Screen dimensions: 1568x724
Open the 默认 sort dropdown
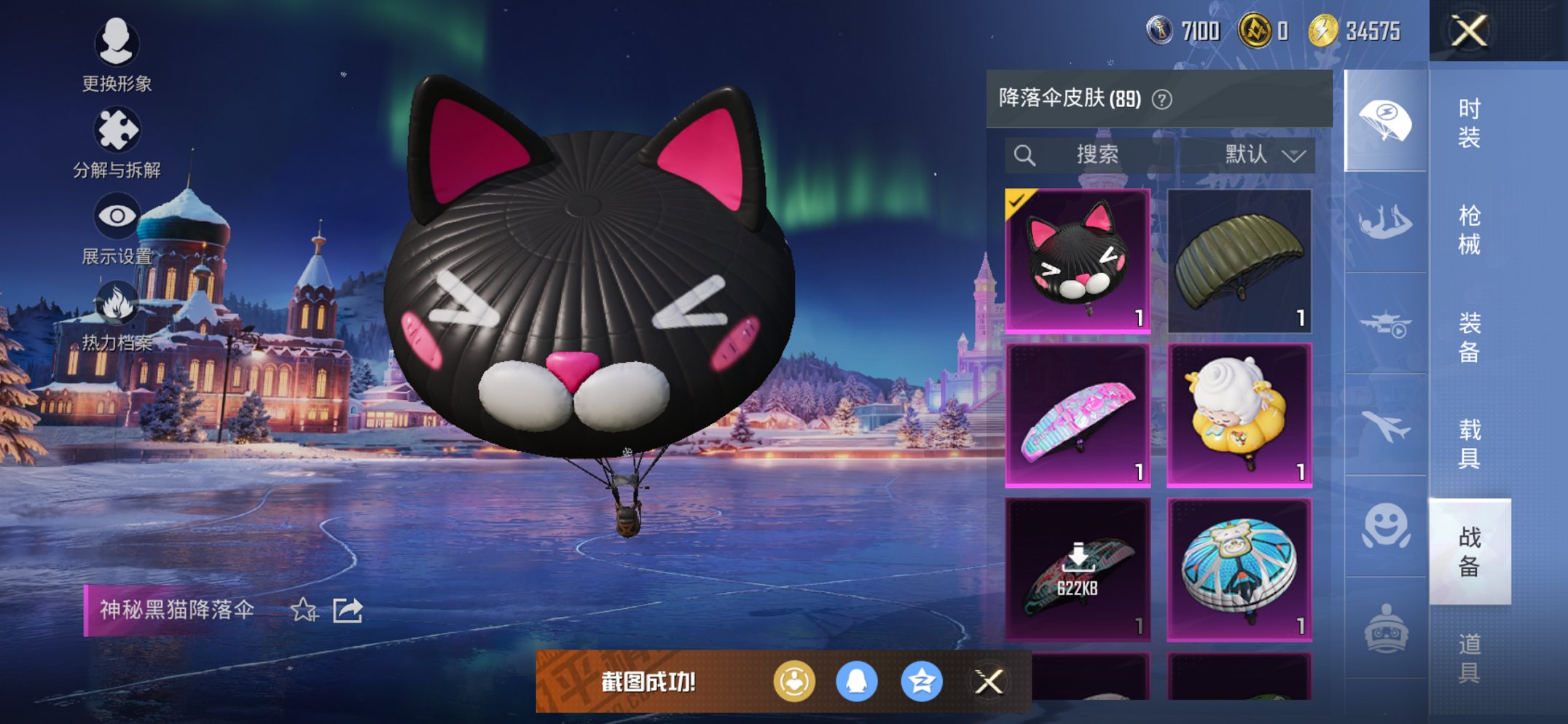1261,154
